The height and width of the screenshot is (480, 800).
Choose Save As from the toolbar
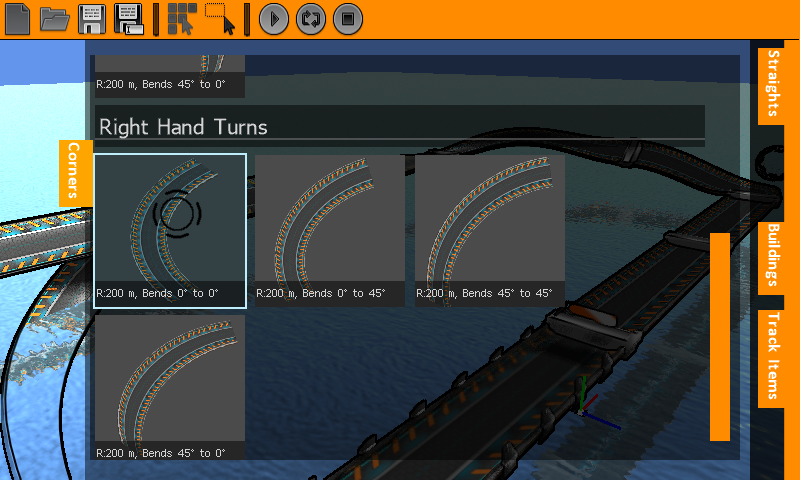tap(129, 19)
